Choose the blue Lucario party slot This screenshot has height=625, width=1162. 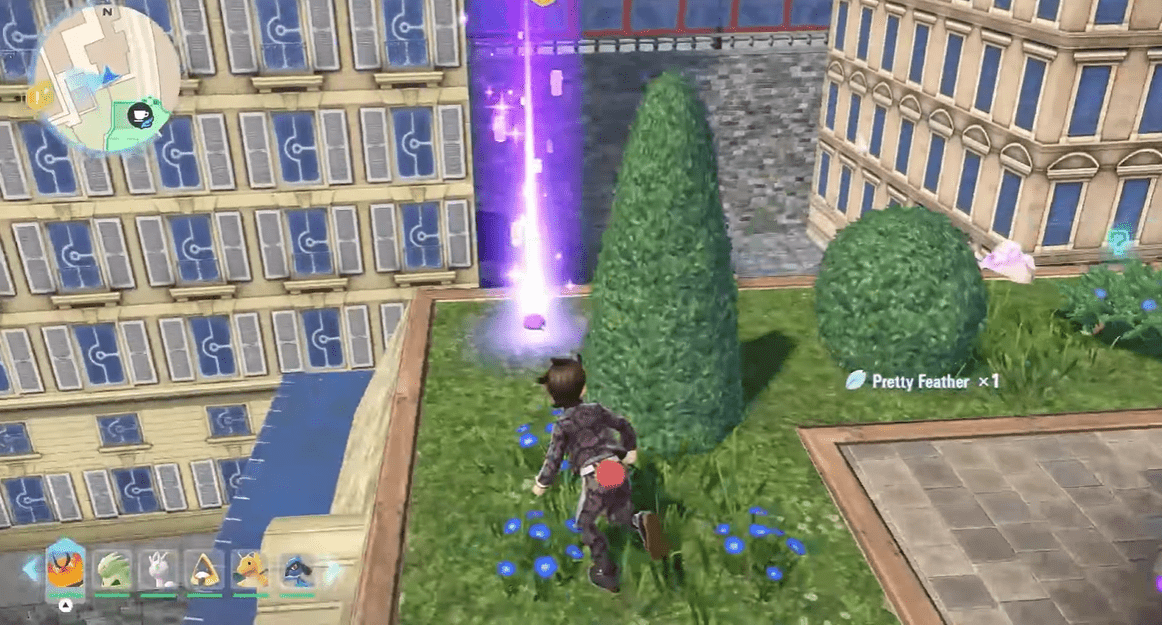[297, 570]
